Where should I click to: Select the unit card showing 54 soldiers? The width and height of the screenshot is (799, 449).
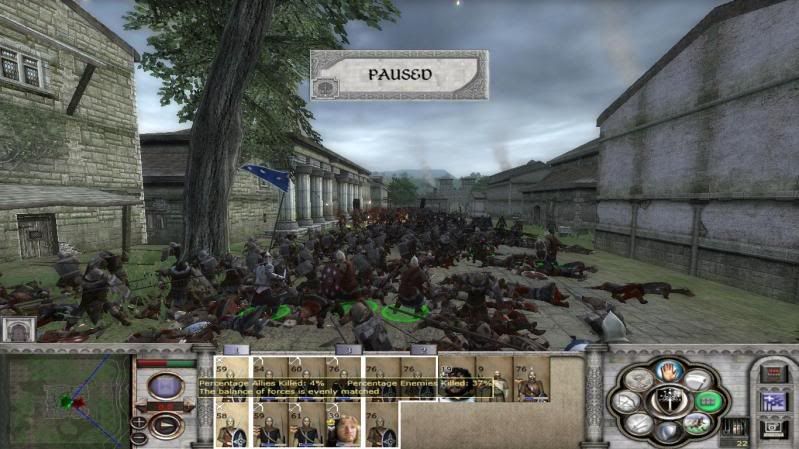click(268, 378)
